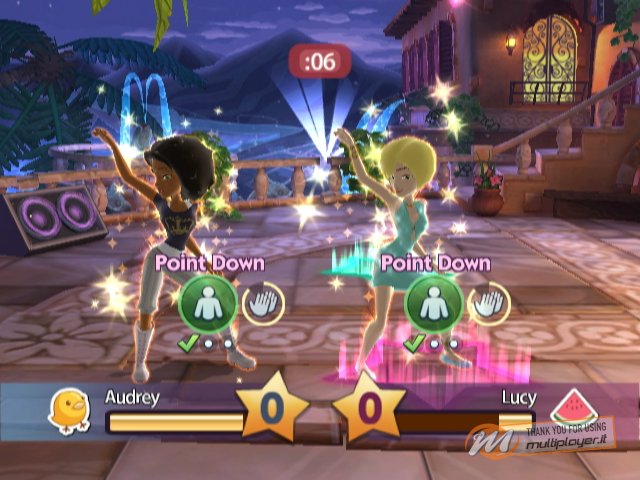Select Lucy's green Point Down move icon
The height and width of the screenshot is (480, 640).
pos(432,302)
